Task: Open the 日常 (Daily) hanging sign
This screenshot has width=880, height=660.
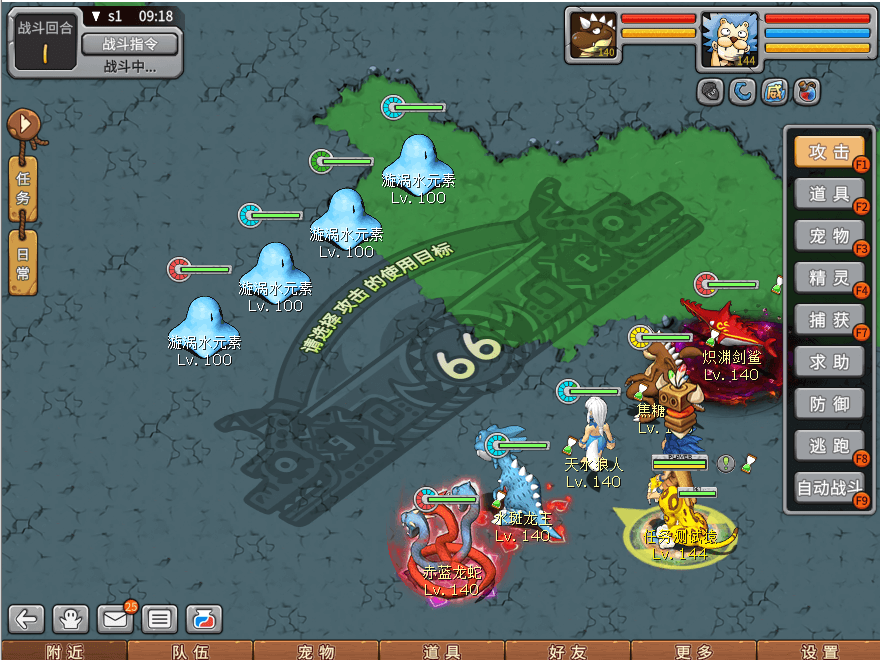Action: tap(23, 261)
